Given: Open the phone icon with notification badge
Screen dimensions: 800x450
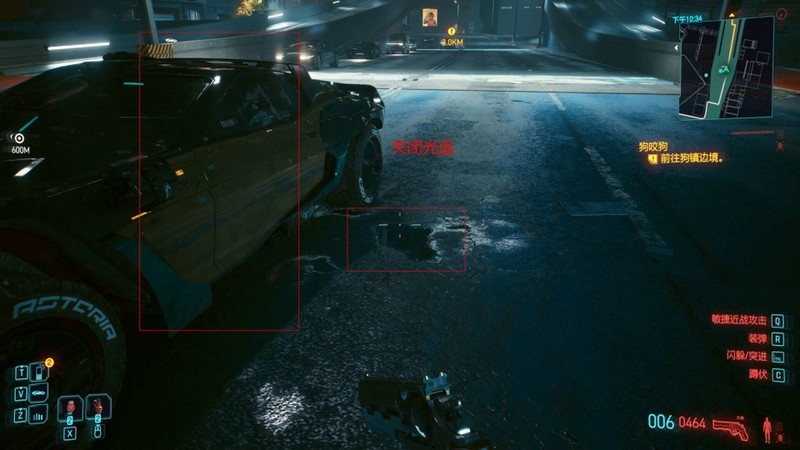Looking at the screenshot, I should (x=40, y=372).
